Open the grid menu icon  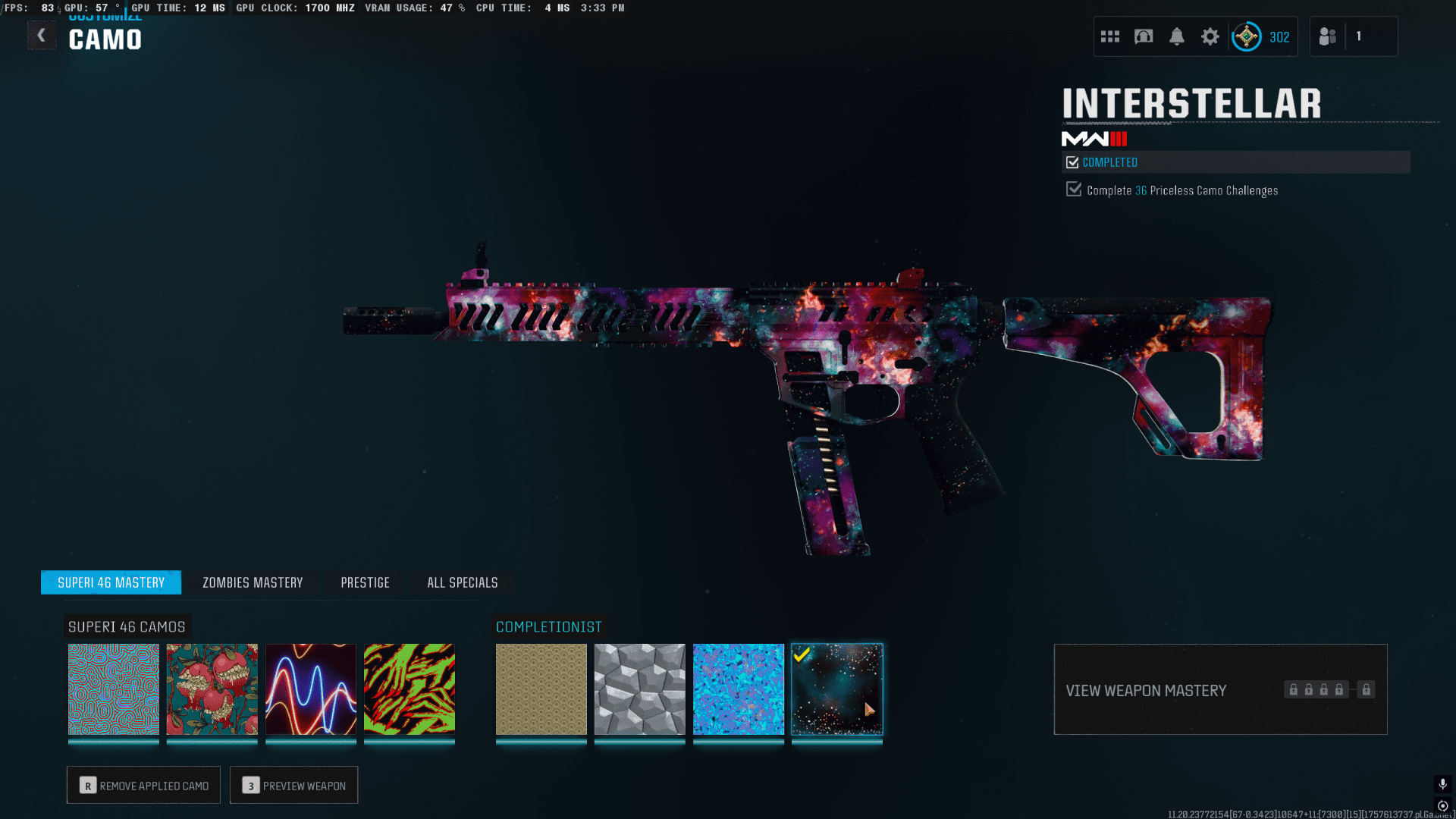[1110, 36]
